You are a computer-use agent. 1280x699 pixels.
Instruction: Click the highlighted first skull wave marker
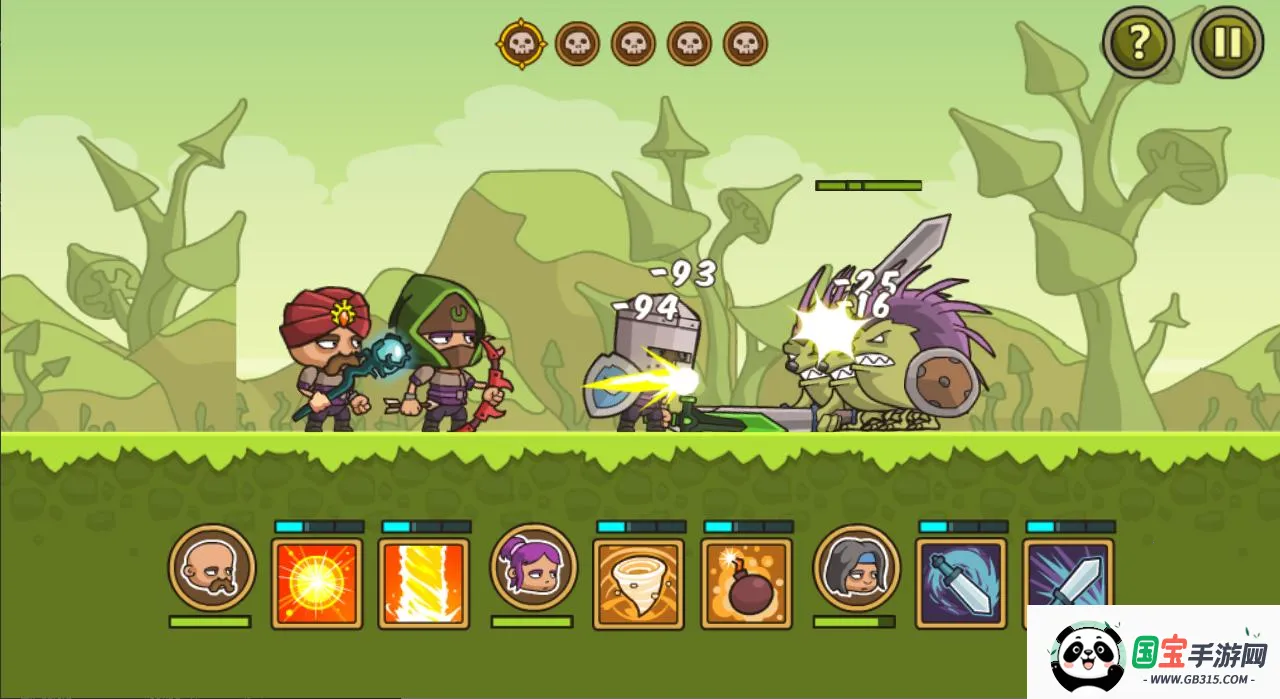[x=521, y=43]
